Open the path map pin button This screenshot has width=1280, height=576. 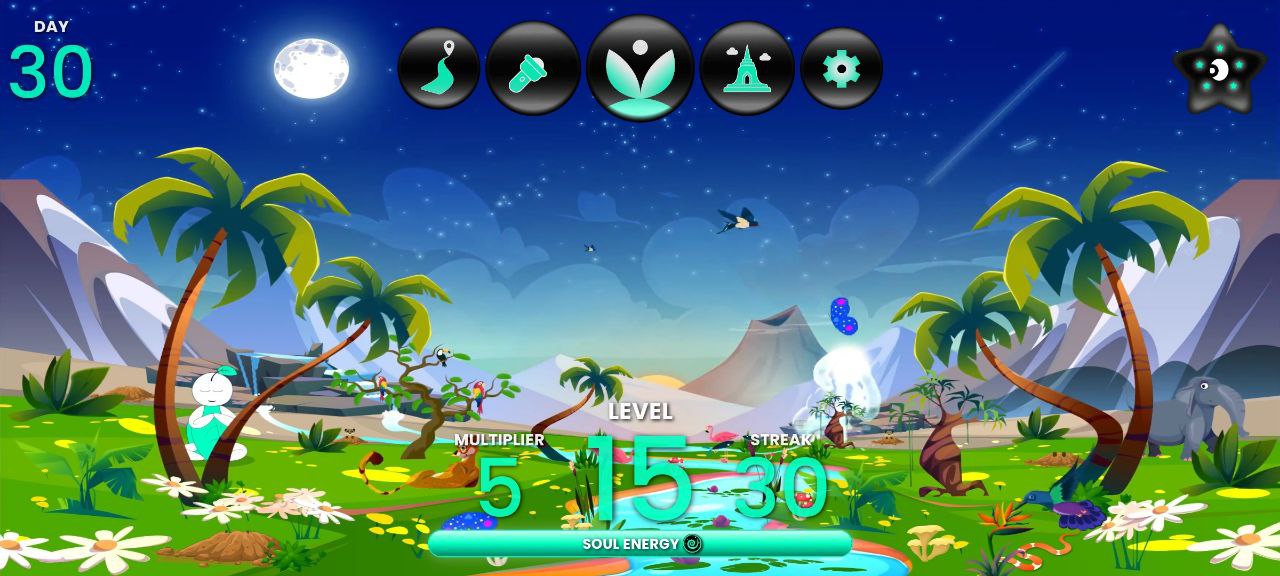click(438, 68)
